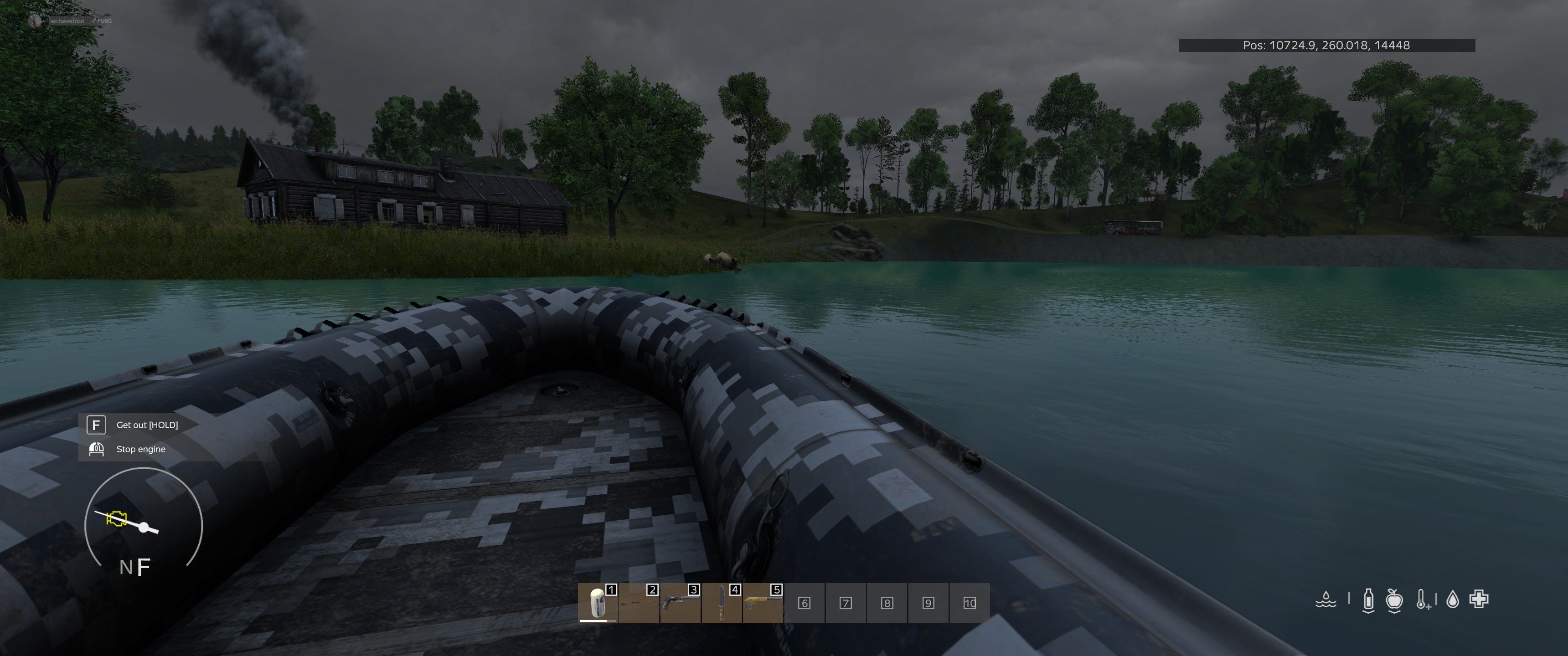Viewport: 1568px width, 656px height.
Task: Equip the gold suppressed pistol in slot 5
Action: 763,602
